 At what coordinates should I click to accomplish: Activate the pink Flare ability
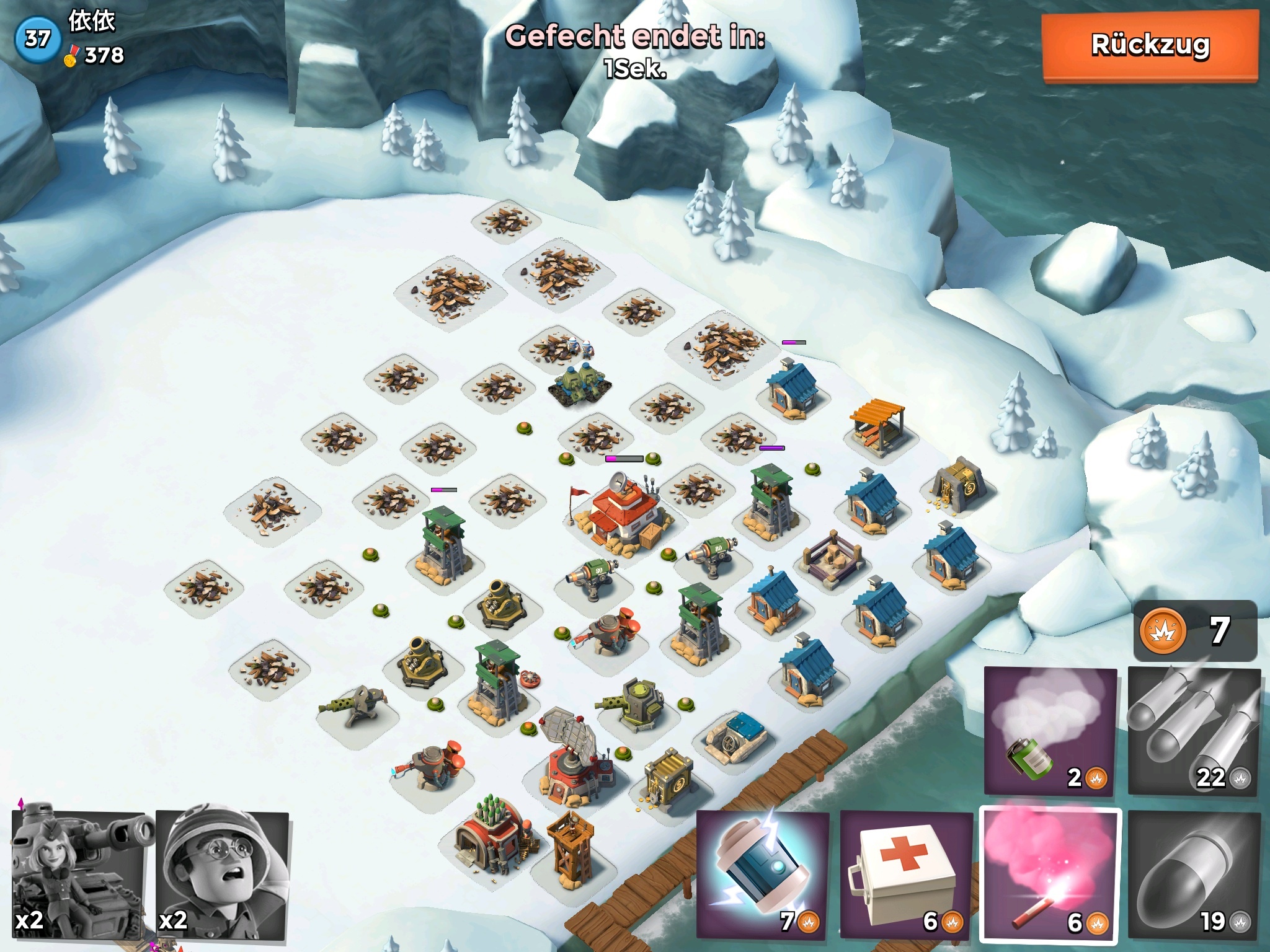tap(1050, 875)
